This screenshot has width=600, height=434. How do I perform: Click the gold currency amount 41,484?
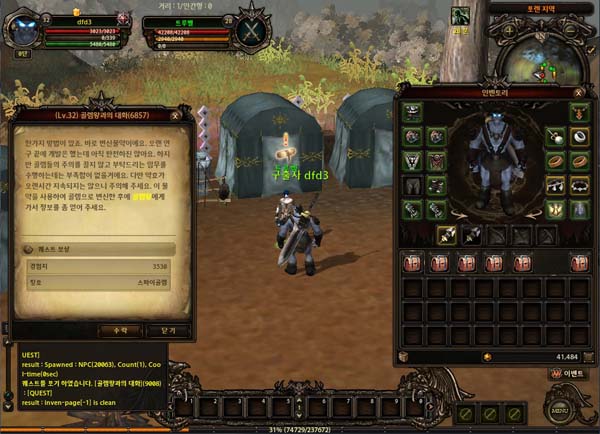[x=564, y=356]
